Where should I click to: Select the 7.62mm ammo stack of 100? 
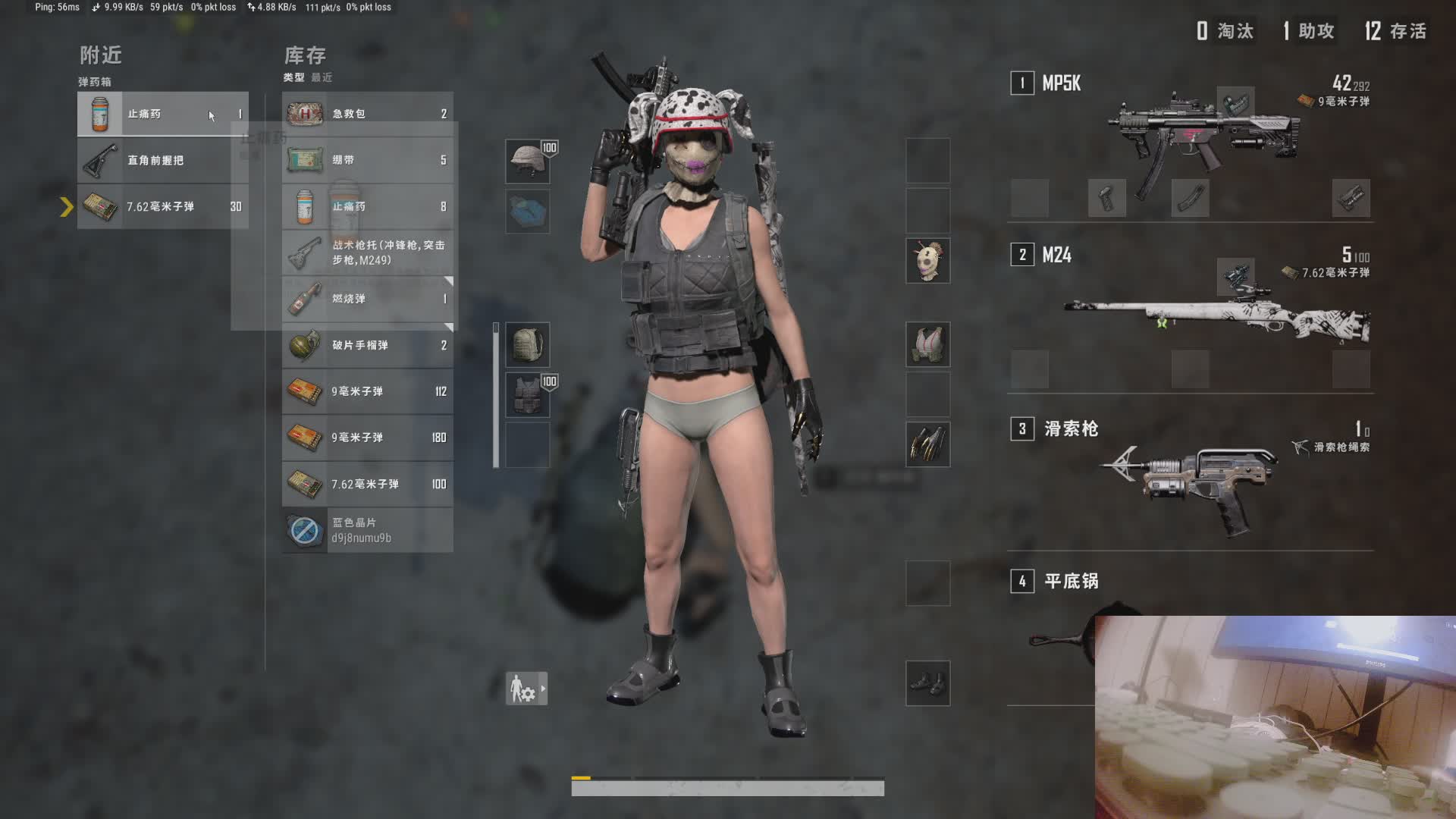[x=368, y=484]
